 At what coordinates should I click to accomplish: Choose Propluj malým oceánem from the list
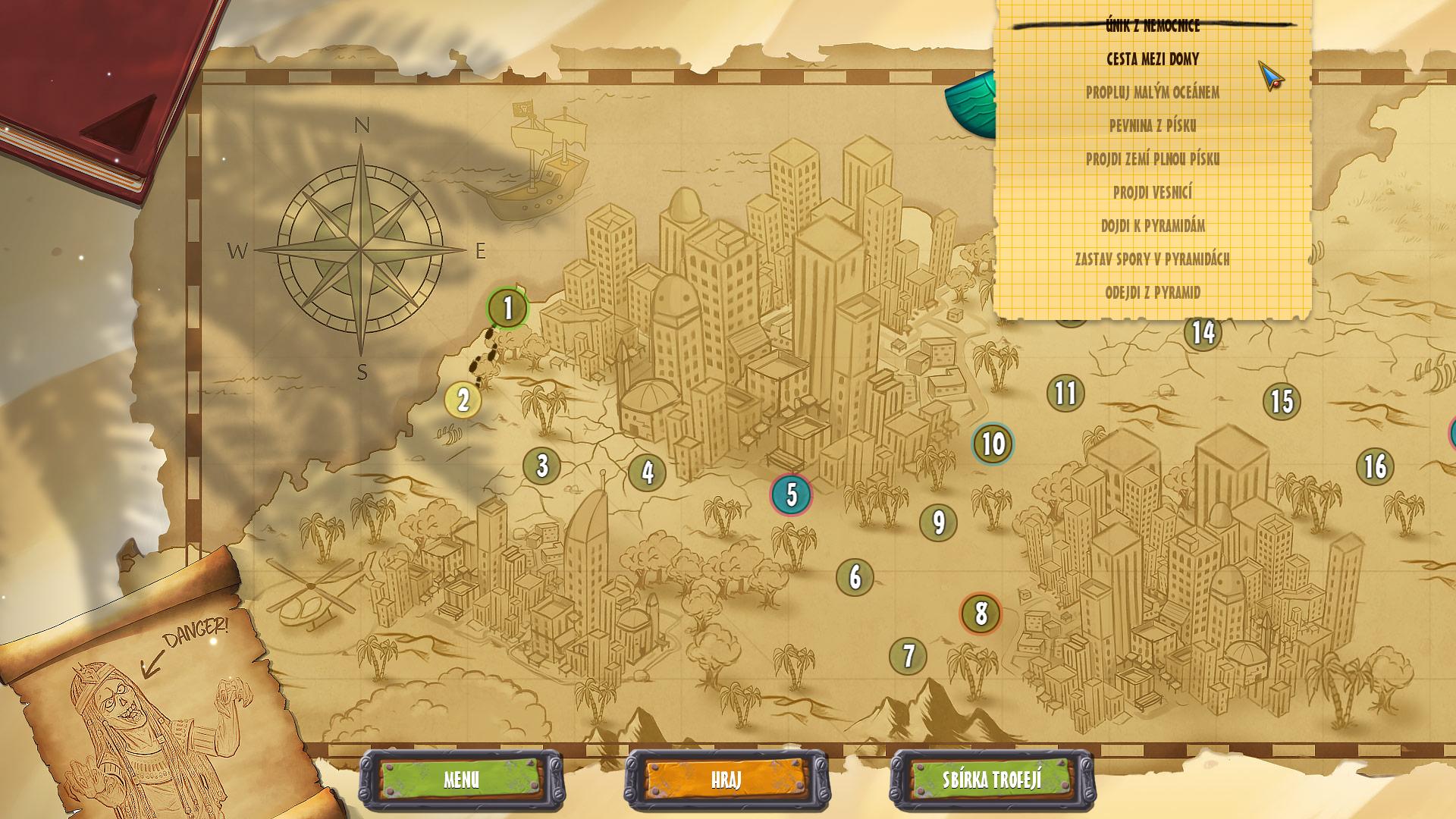tap(1153, 93)
